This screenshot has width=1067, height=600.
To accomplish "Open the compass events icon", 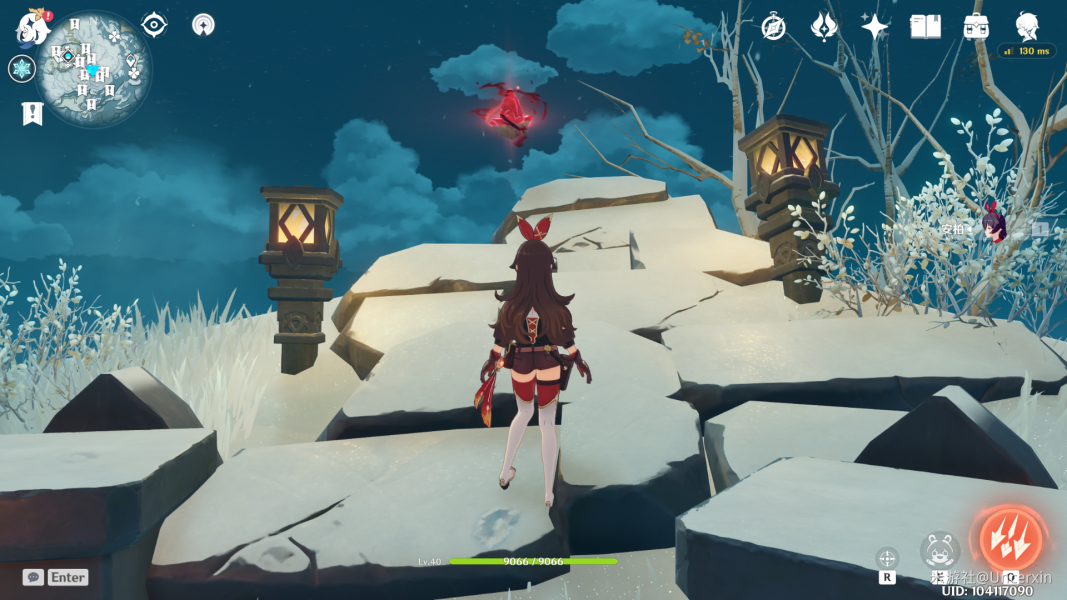I will coord(773,27).
